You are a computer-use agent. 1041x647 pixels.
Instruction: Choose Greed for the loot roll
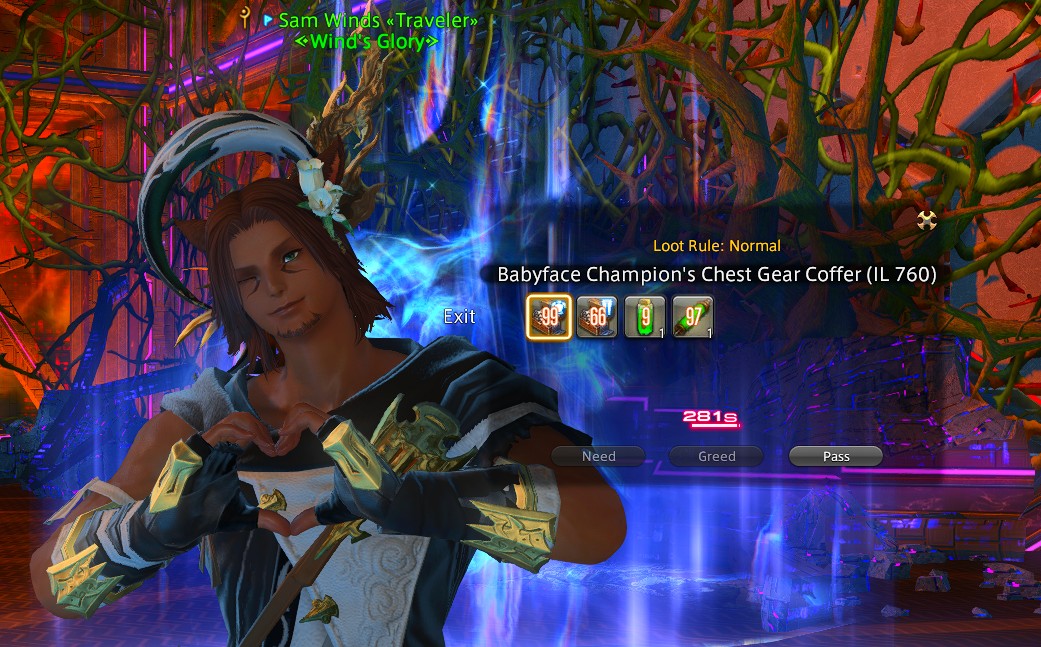pos(717,456)
